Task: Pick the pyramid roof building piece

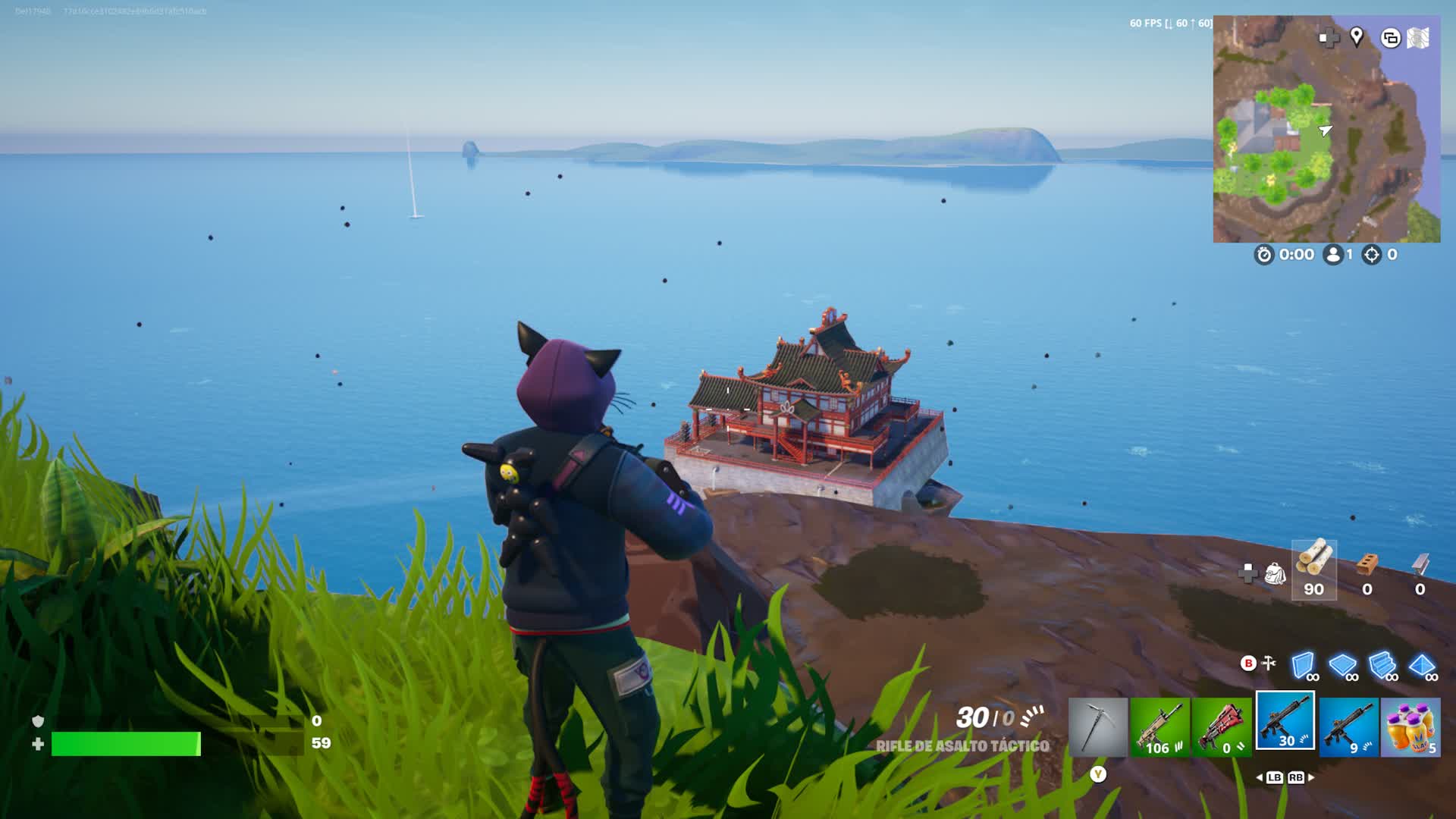Action: (1422, 665)
